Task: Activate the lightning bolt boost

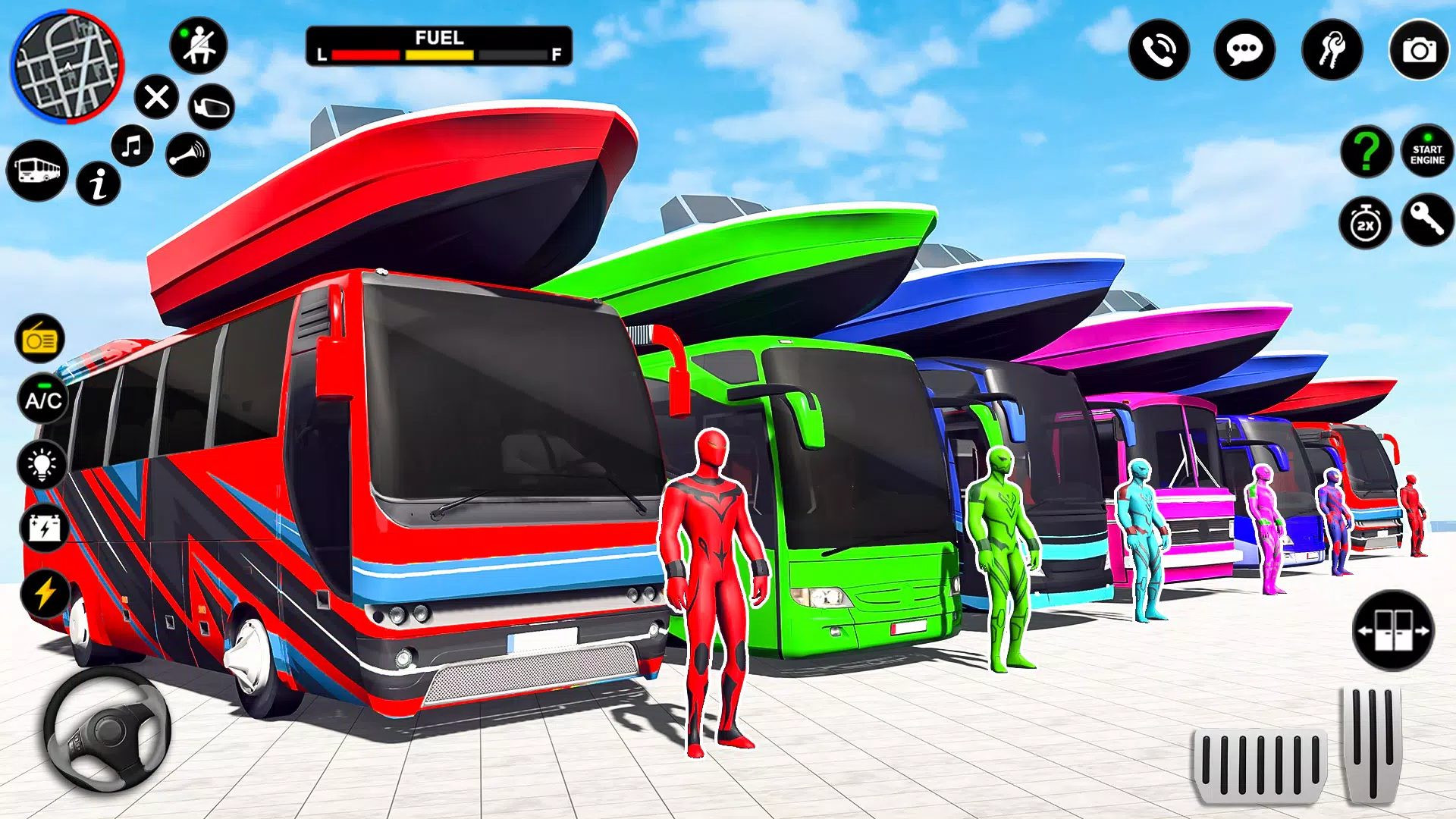Action: point(45,592)
